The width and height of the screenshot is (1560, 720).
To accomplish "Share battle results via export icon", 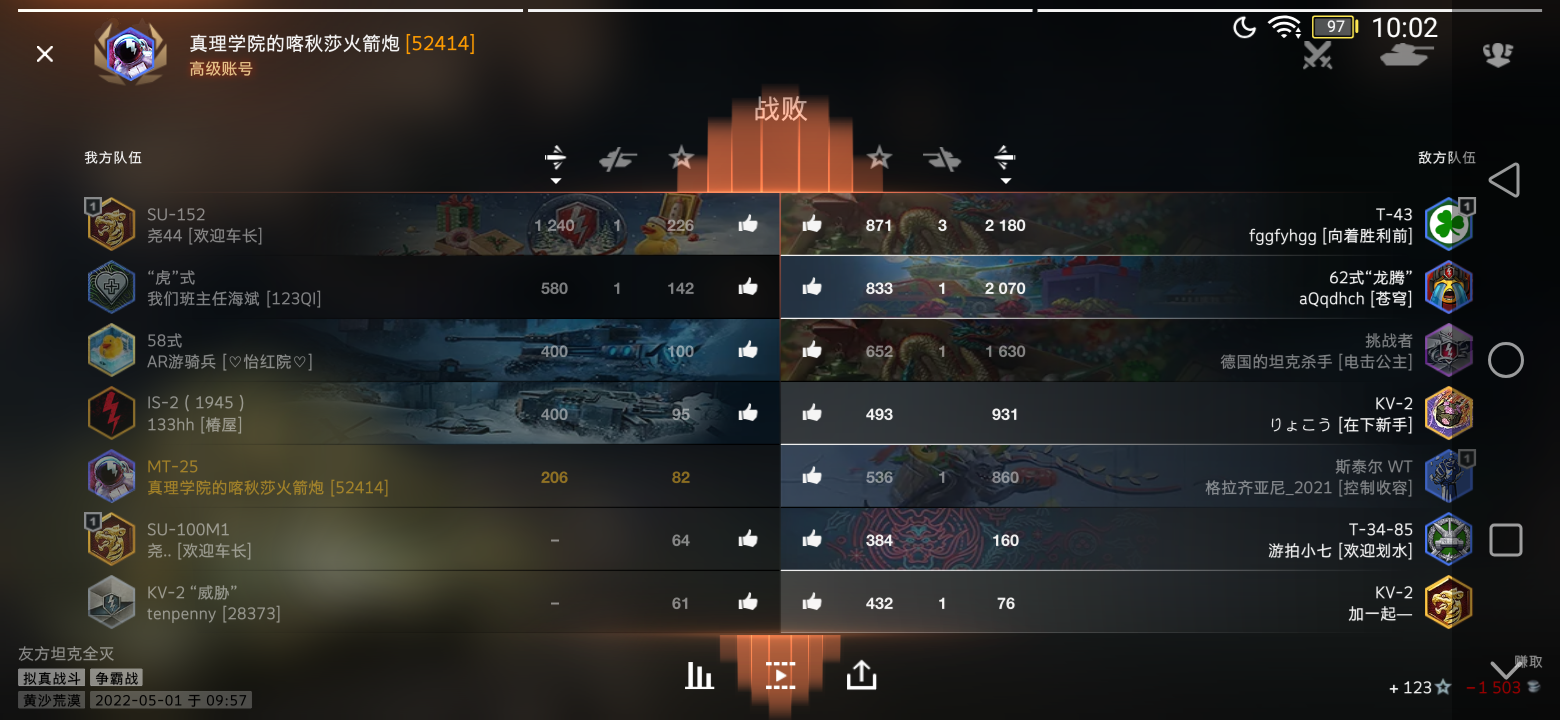I will 861,675.
